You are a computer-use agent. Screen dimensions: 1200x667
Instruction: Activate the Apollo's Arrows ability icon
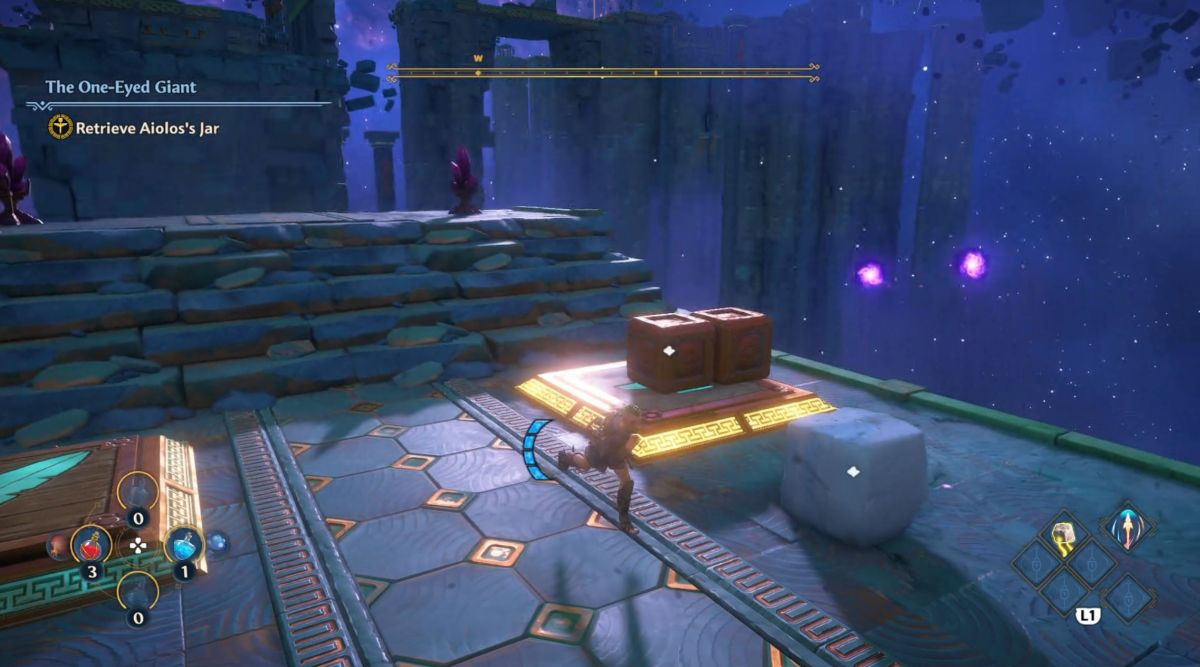tap(1129, 526)
